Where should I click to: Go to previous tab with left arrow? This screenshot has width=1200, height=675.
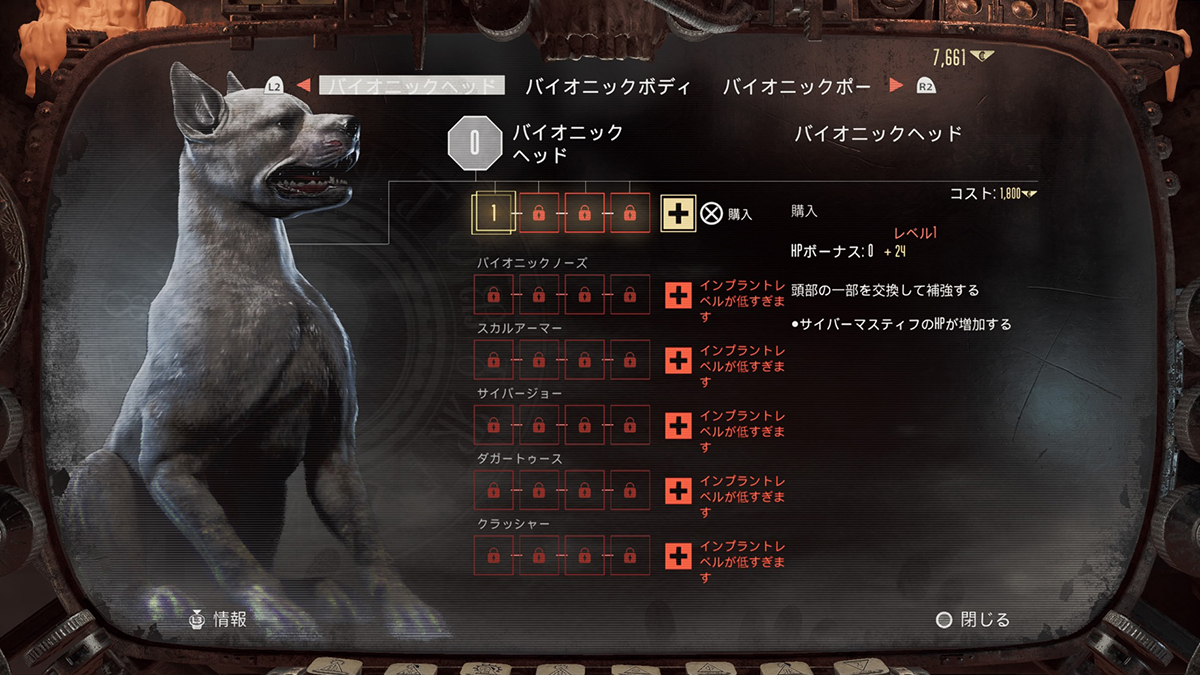(x=302, y=86)
